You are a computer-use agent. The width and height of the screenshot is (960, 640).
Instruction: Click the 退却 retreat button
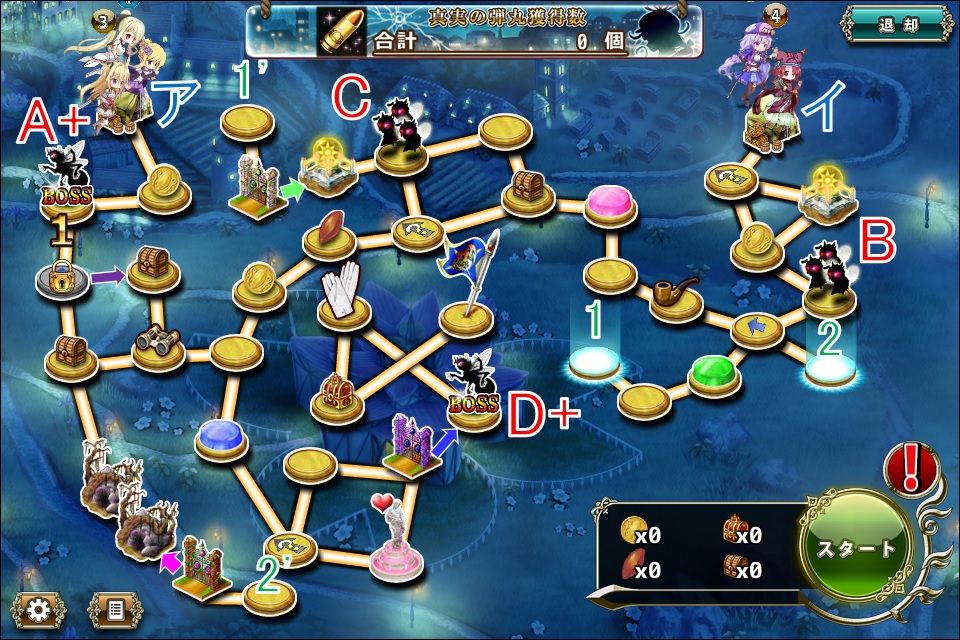click(x=894, y=24)
